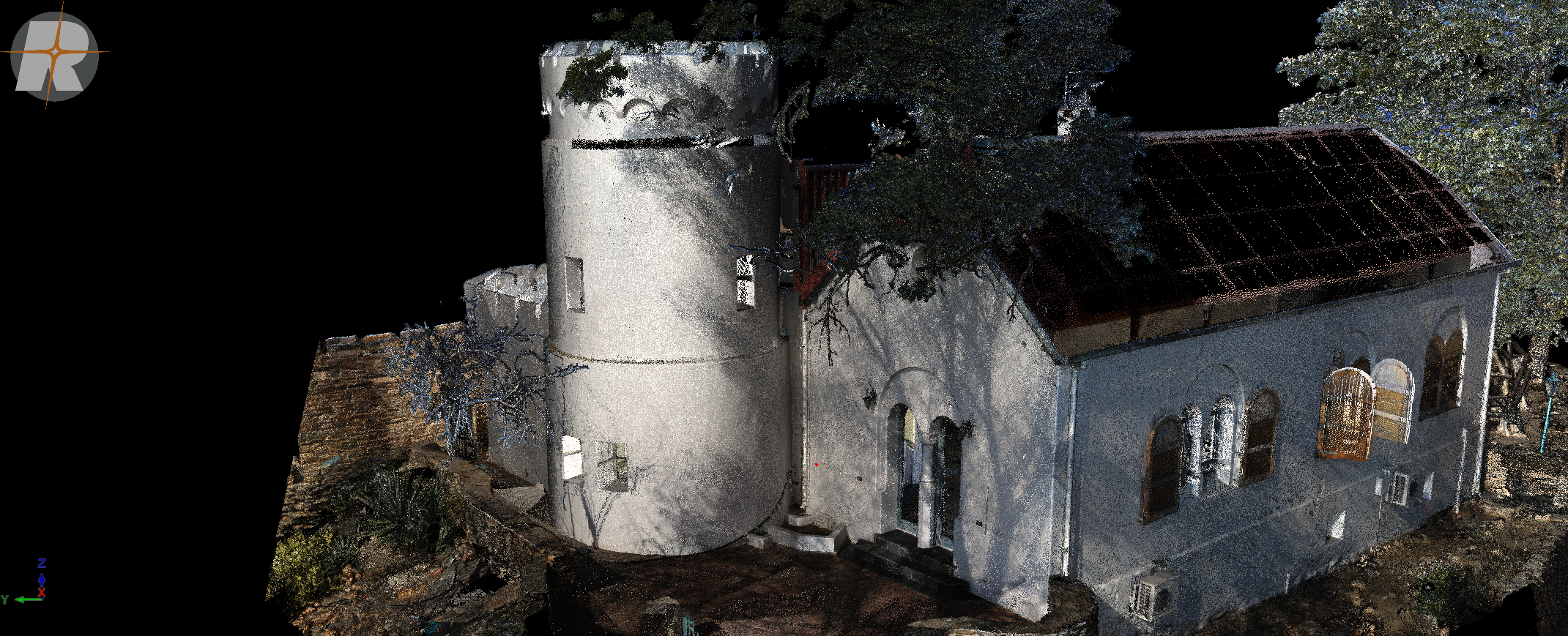The width and height of the screenshot is (1568, 636).
Task: Click the red X axis label
Action: [x=42, y=592]
